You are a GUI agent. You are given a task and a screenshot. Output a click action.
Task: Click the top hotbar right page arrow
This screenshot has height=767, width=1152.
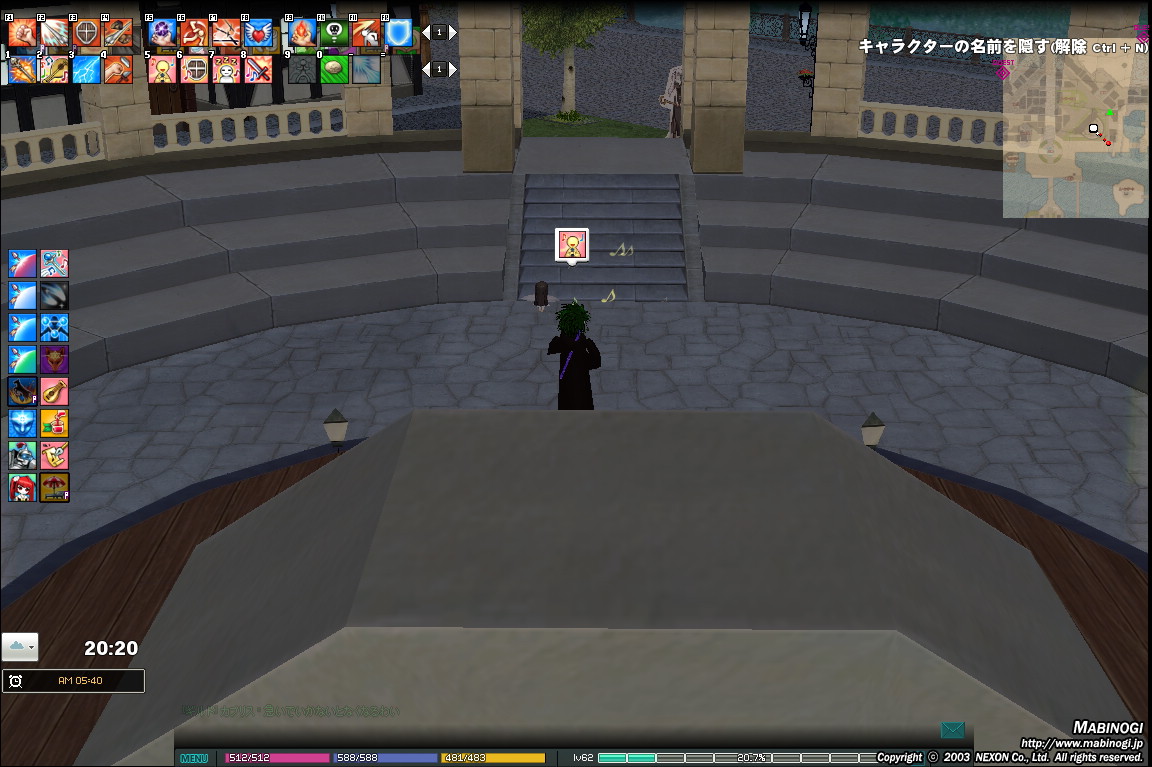coord(452,33)
